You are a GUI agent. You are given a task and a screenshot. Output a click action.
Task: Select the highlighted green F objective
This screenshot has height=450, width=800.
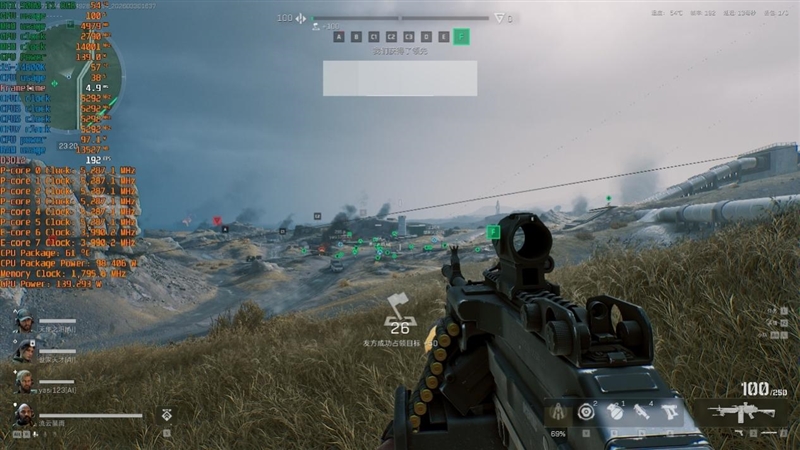coord(460,37)
